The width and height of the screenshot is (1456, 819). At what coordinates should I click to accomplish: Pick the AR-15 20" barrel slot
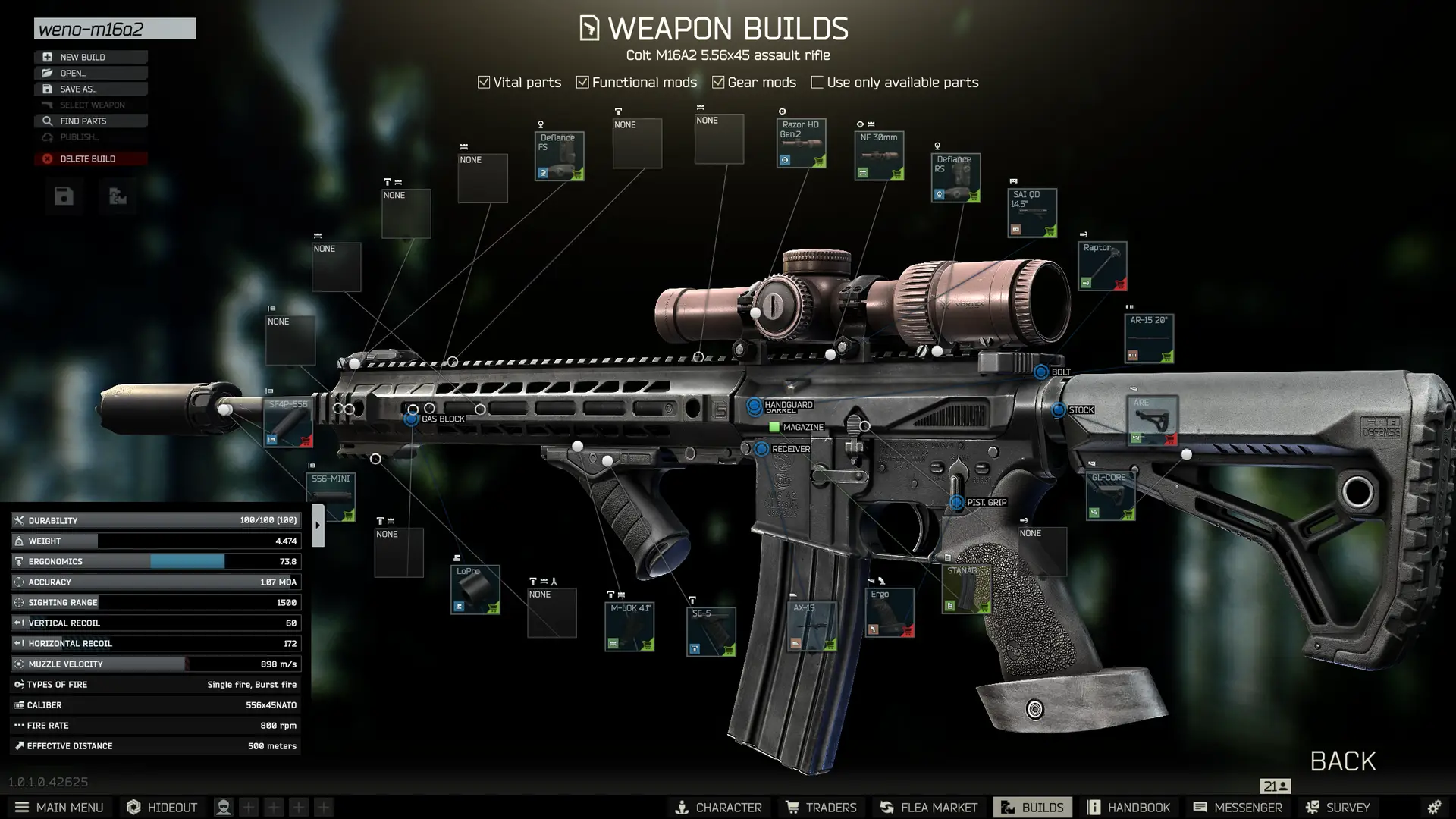click(x=1149, y=338)
